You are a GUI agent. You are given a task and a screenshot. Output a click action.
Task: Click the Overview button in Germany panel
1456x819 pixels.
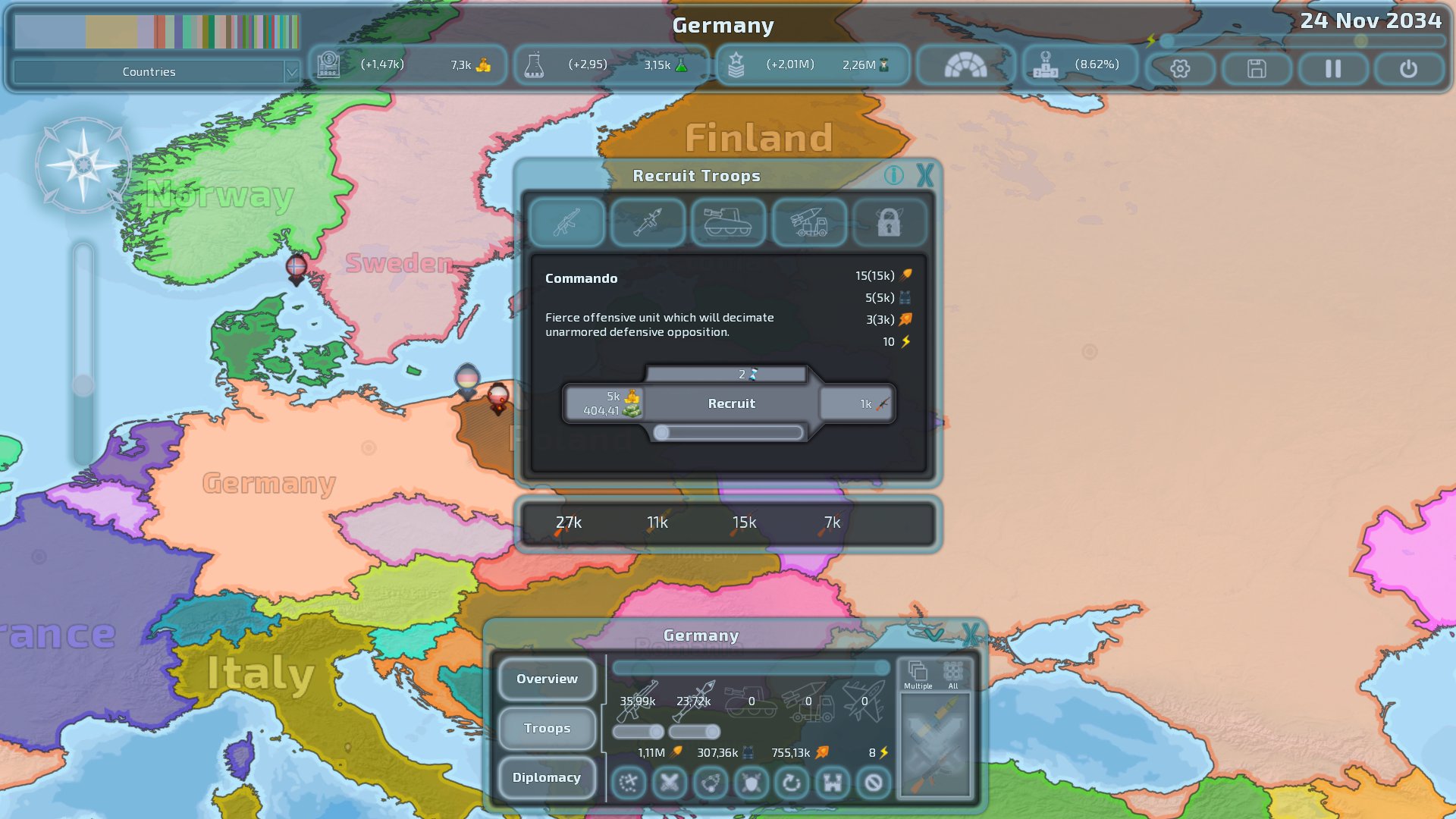point(547,679)
